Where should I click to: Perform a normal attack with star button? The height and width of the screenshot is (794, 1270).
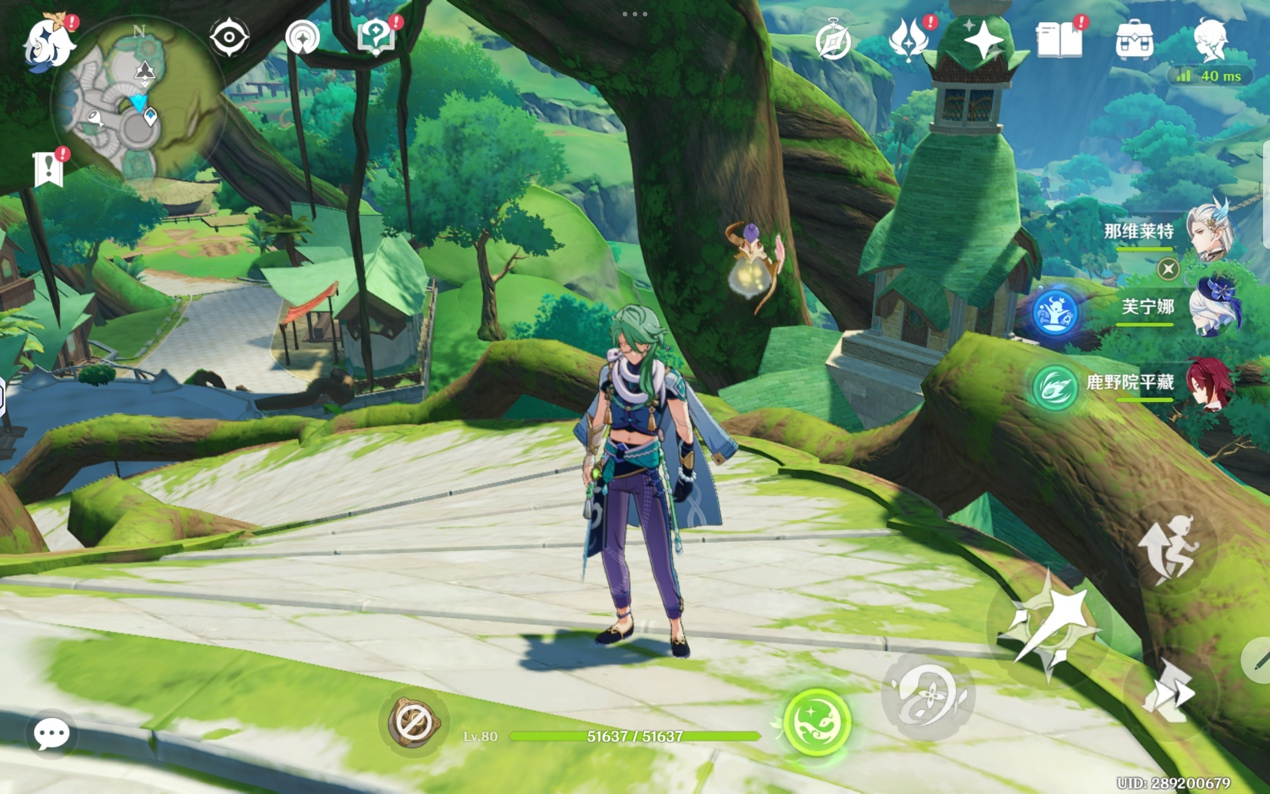1048,627
